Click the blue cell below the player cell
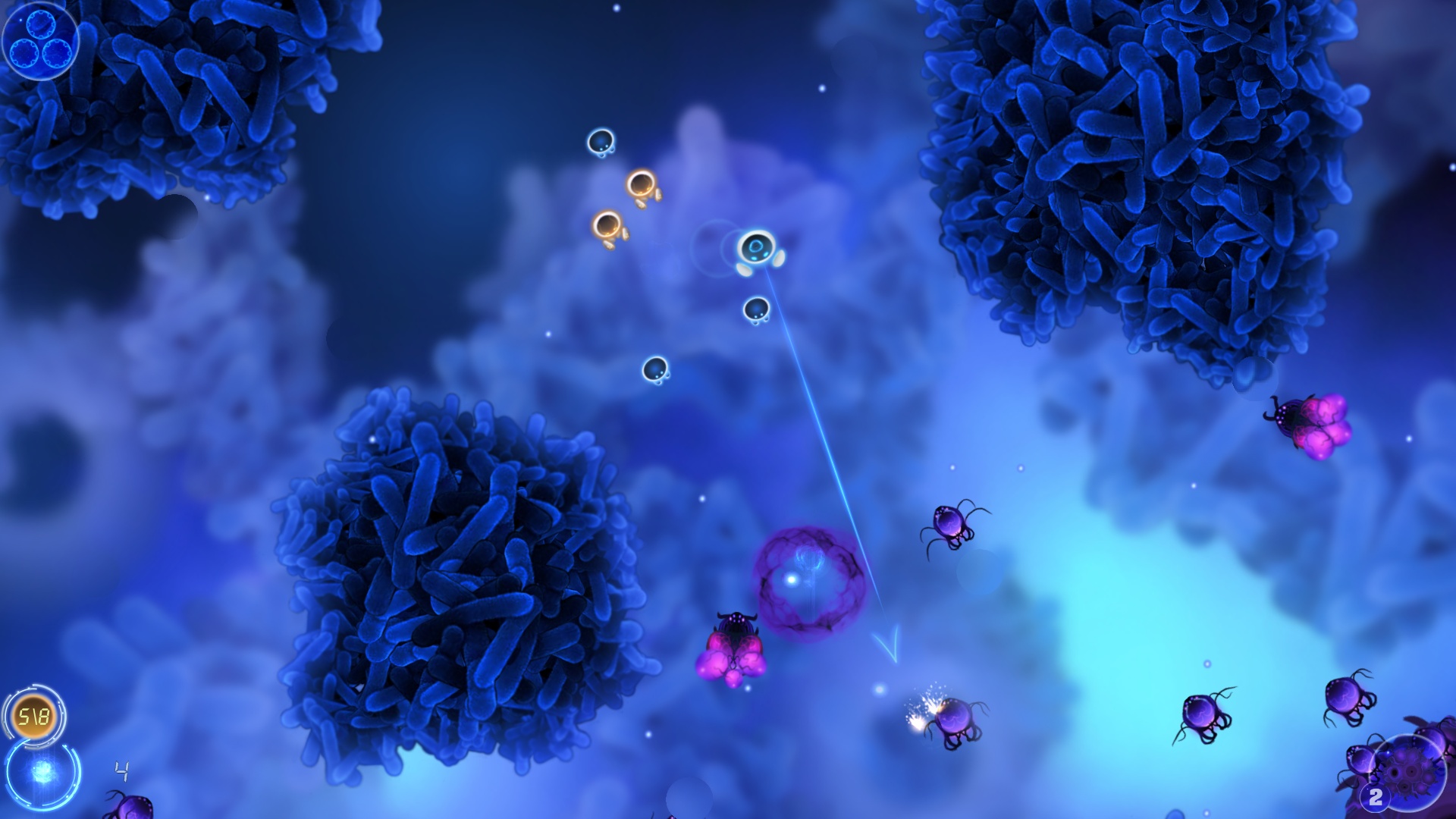 755,310
